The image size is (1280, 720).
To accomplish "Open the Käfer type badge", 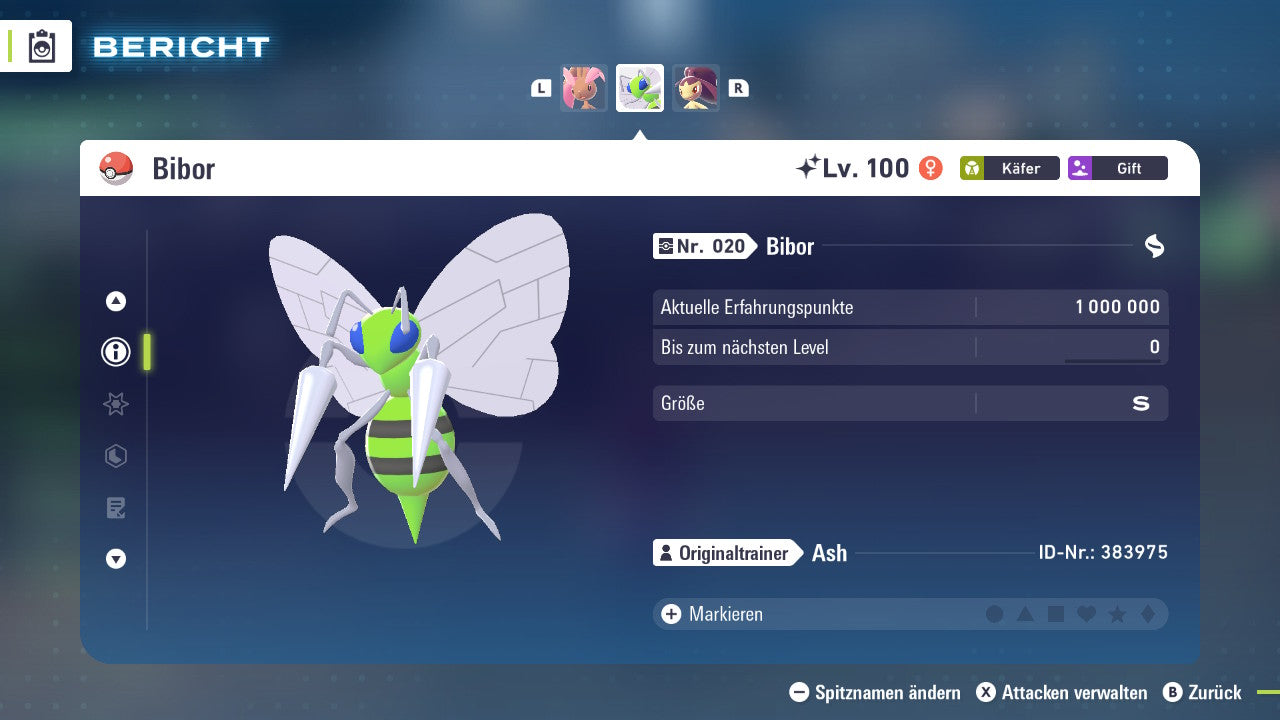I will (1009, 168).
